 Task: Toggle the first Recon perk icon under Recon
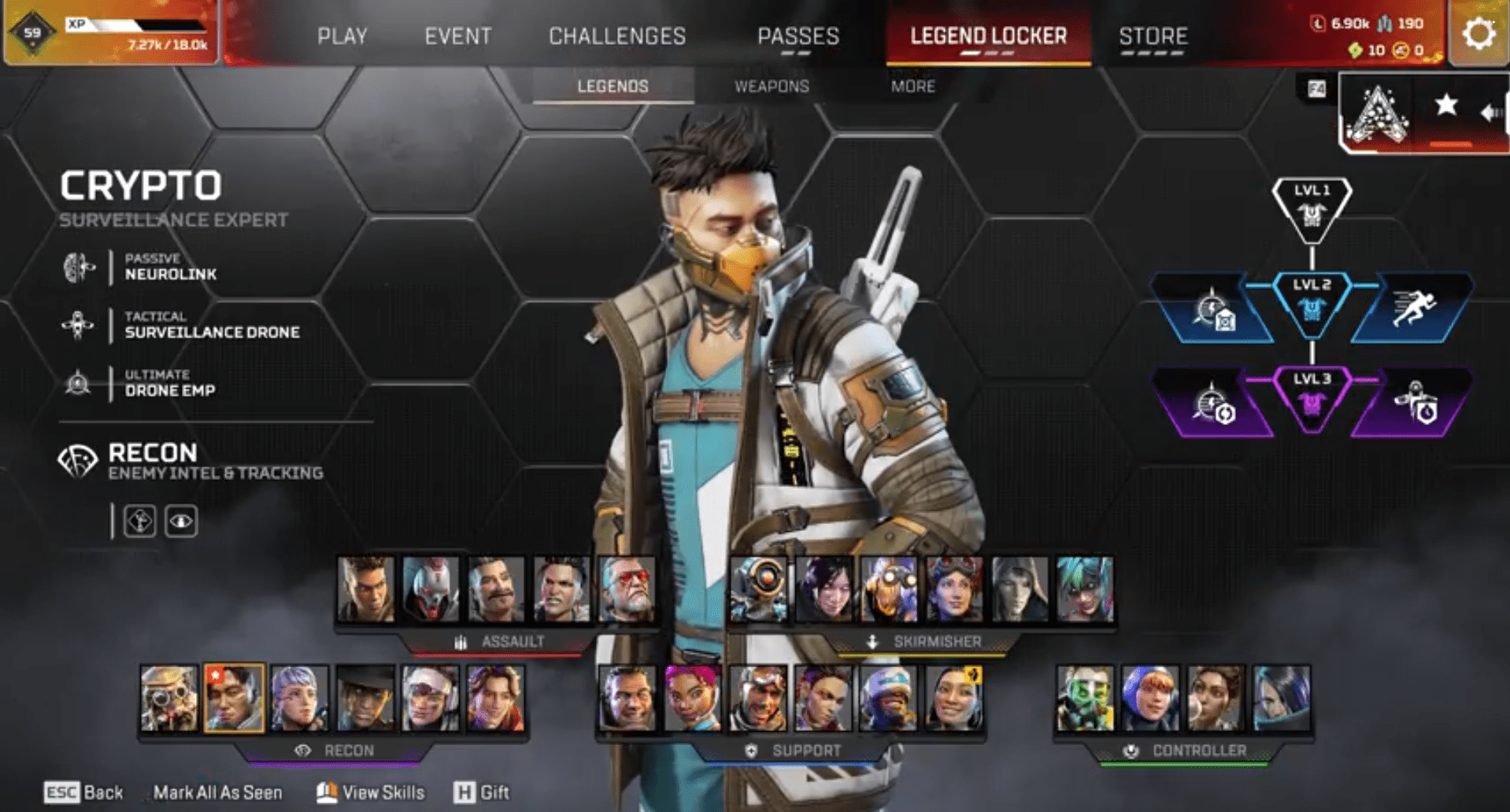pos(139,521)
